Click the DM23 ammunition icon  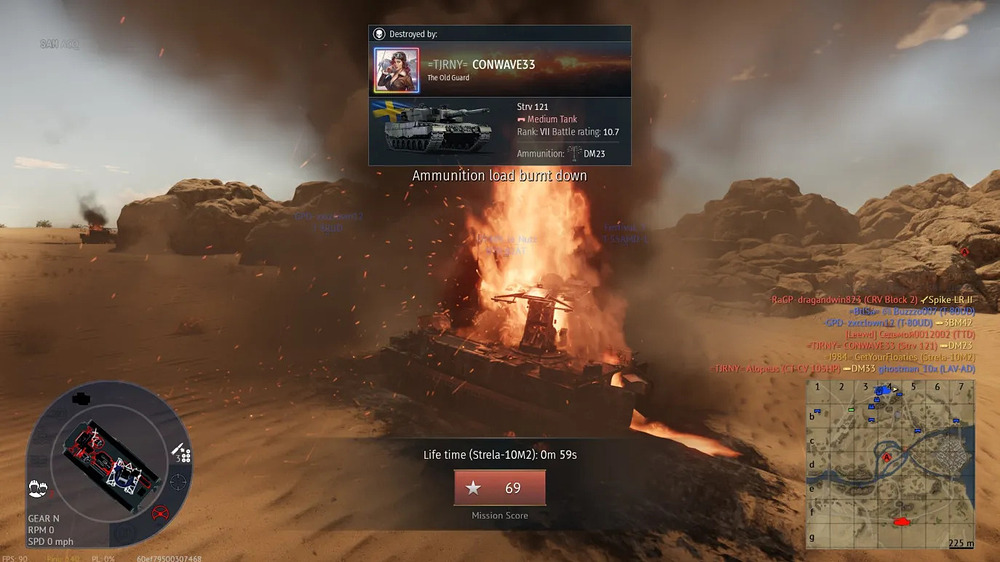pos(575,153)
